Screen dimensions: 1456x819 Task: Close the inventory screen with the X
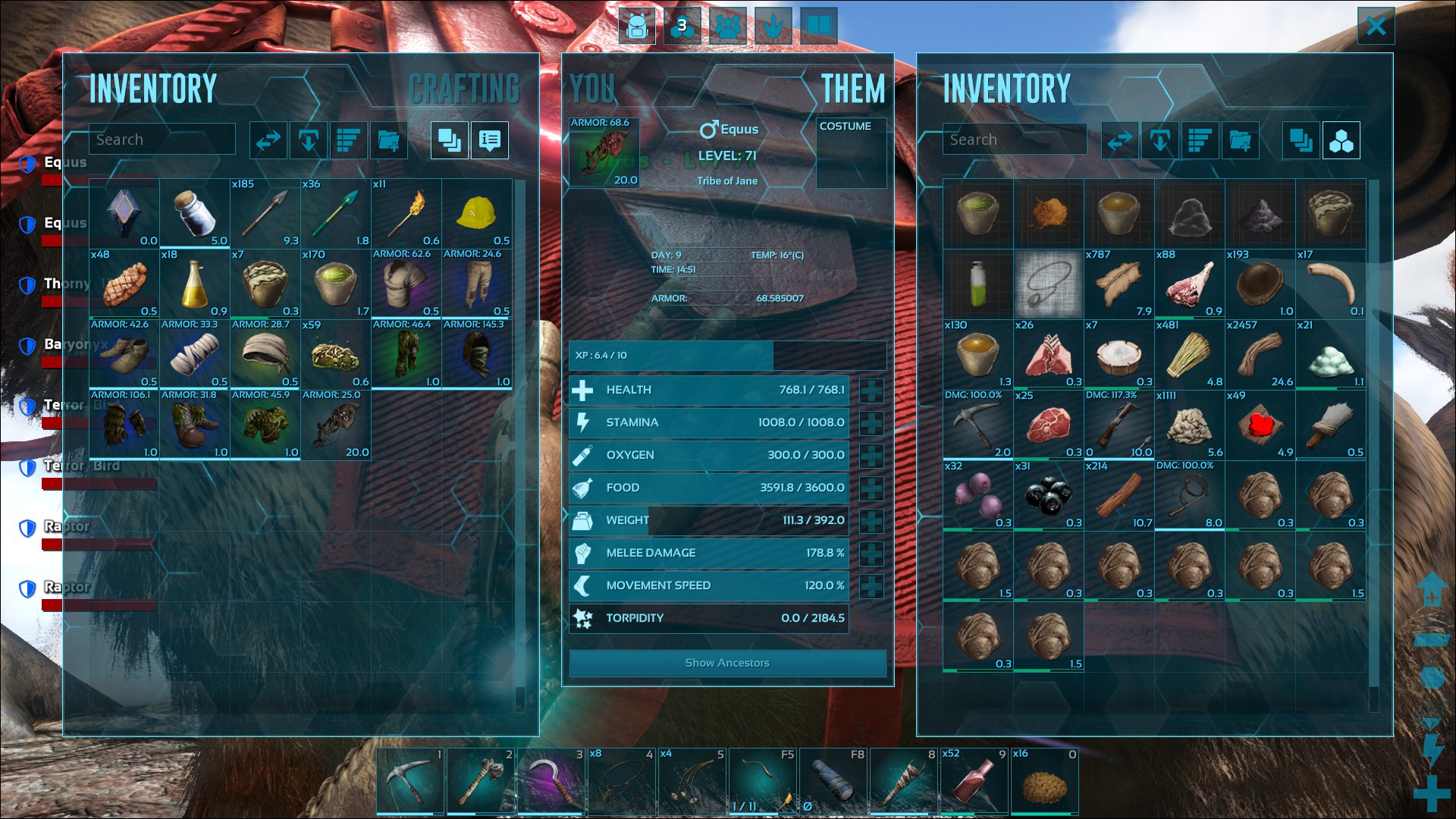click(x=1376, y=27)
